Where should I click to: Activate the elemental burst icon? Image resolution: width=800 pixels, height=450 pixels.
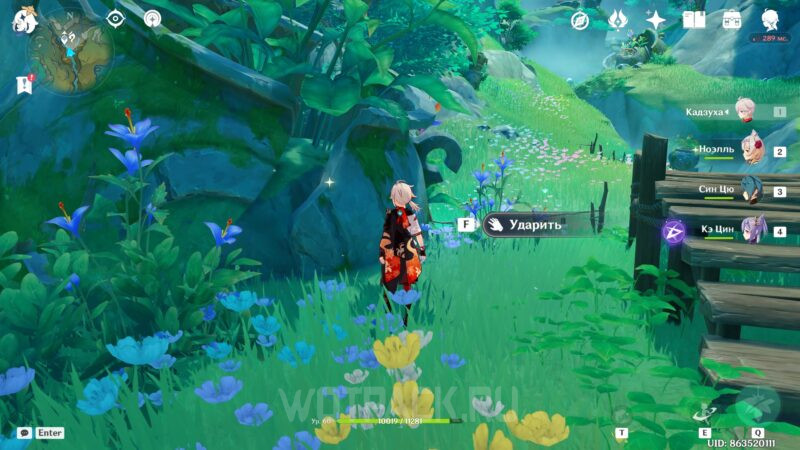[x=757, y=404]
